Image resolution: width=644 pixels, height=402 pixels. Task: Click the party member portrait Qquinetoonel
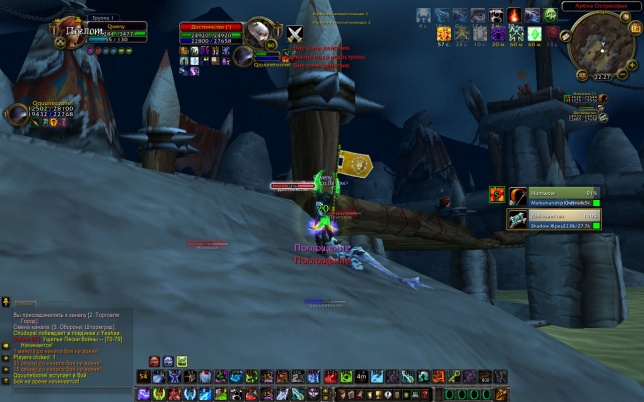(15, 112)
